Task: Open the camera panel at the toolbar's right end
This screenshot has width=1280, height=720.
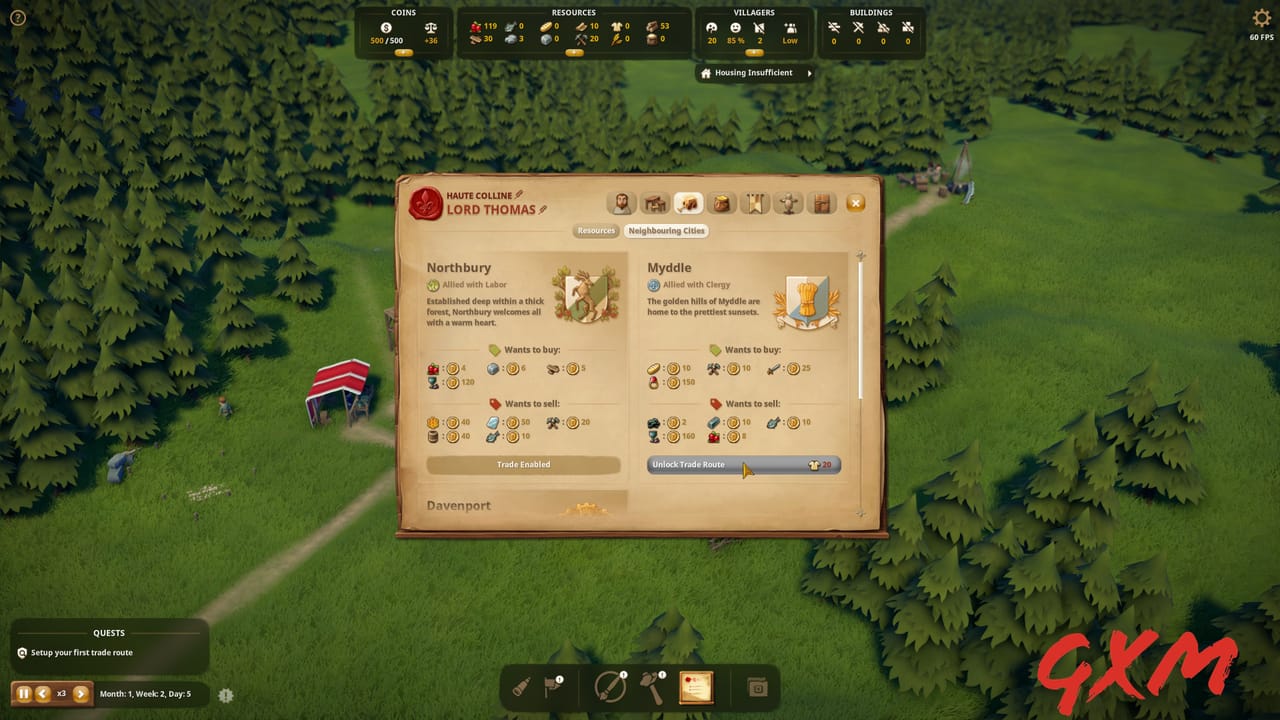Action: [756, 687]
